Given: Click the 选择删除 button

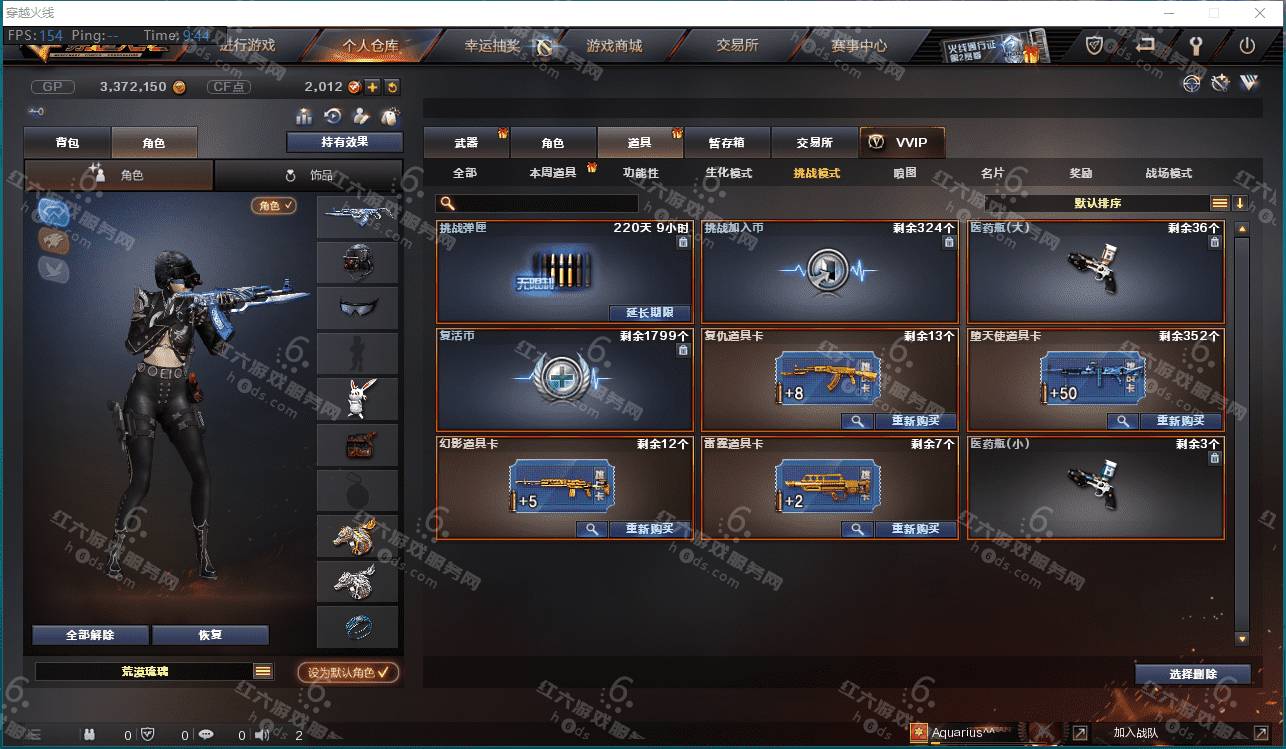Looking at the screenshot, I should (1192, 674).
